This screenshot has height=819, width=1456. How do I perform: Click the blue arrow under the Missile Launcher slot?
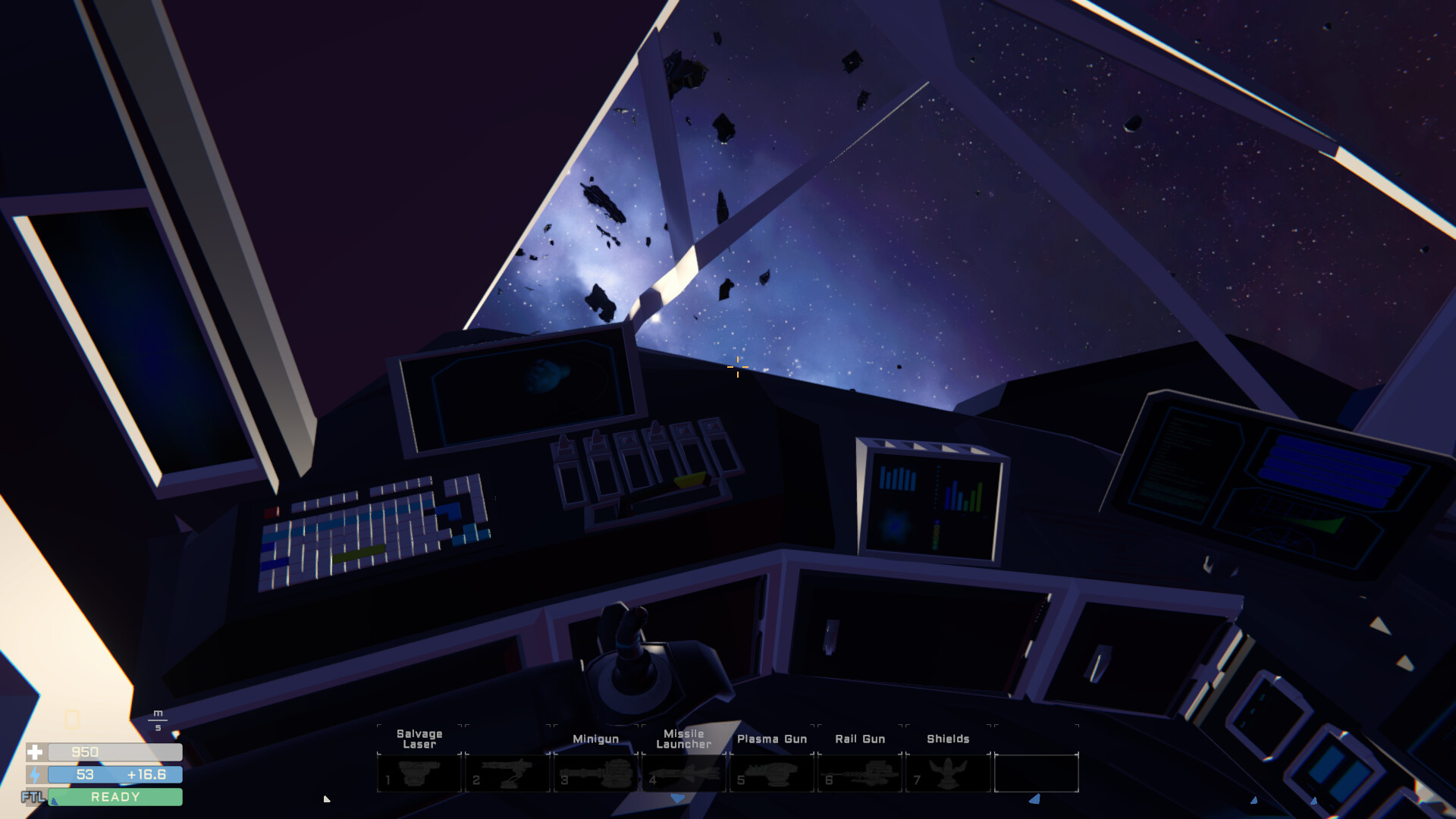(675, 799)
